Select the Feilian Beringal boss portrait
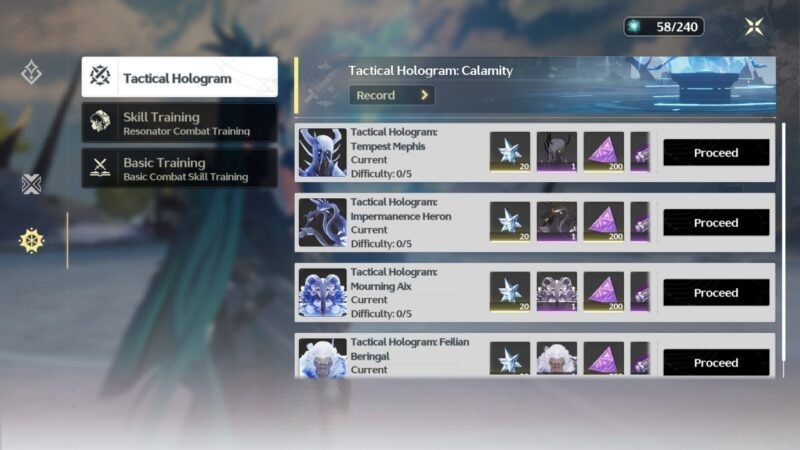 (322, 359)
